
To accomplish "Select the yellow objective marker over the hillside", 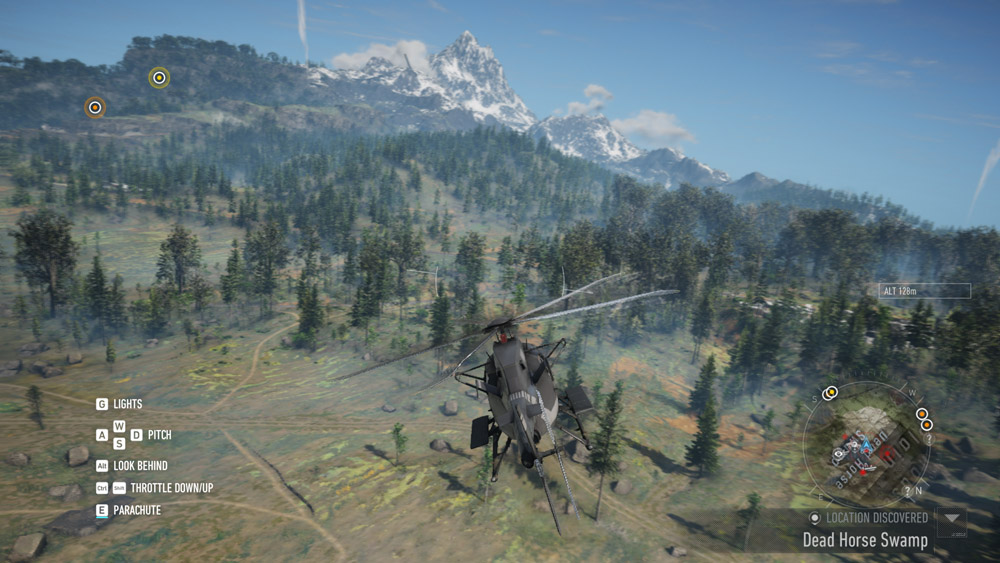I will click(x=159, y=77).
